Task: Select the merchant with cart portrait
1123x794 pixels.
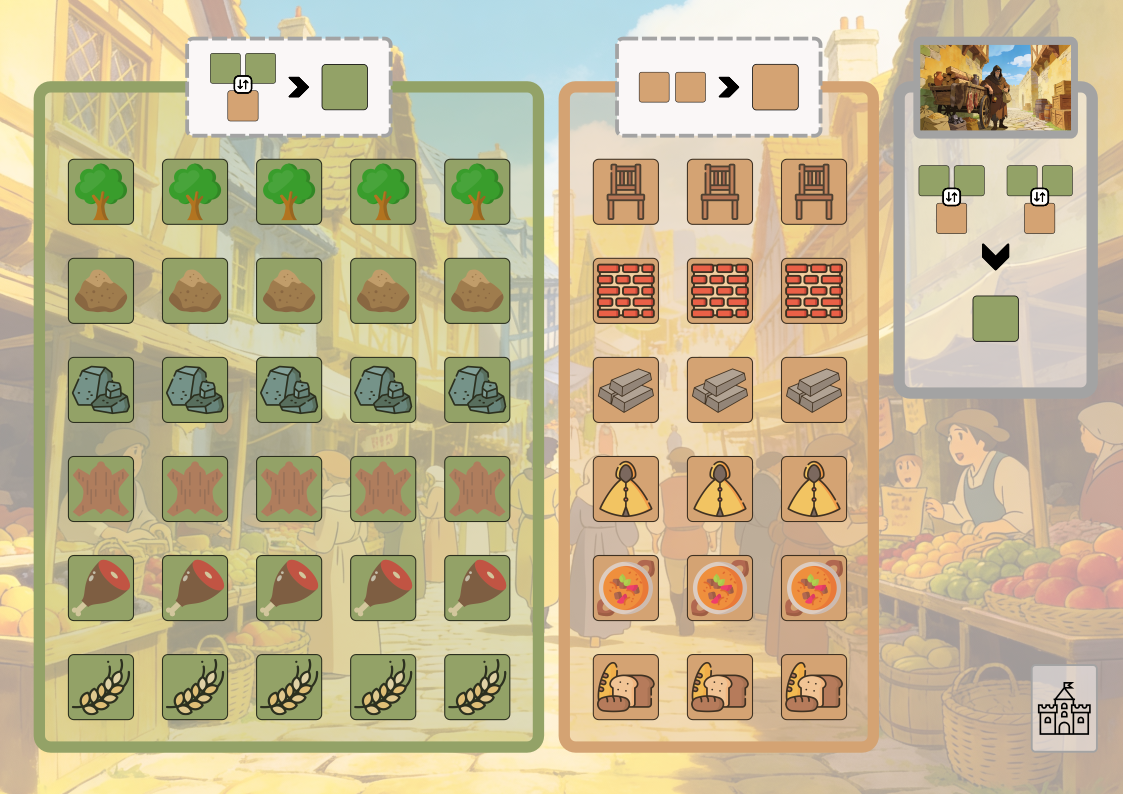Action: pos(995,87)
